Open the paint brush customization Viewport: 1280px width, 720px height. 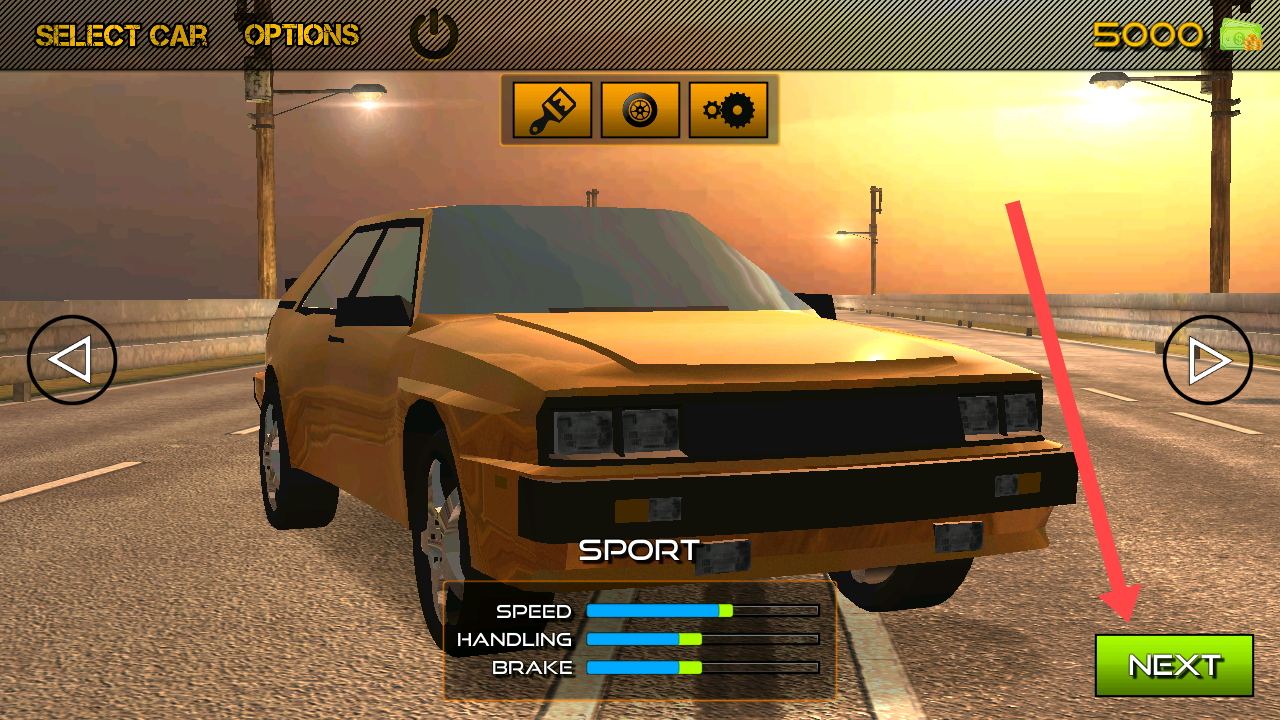(x=552, y=110)
